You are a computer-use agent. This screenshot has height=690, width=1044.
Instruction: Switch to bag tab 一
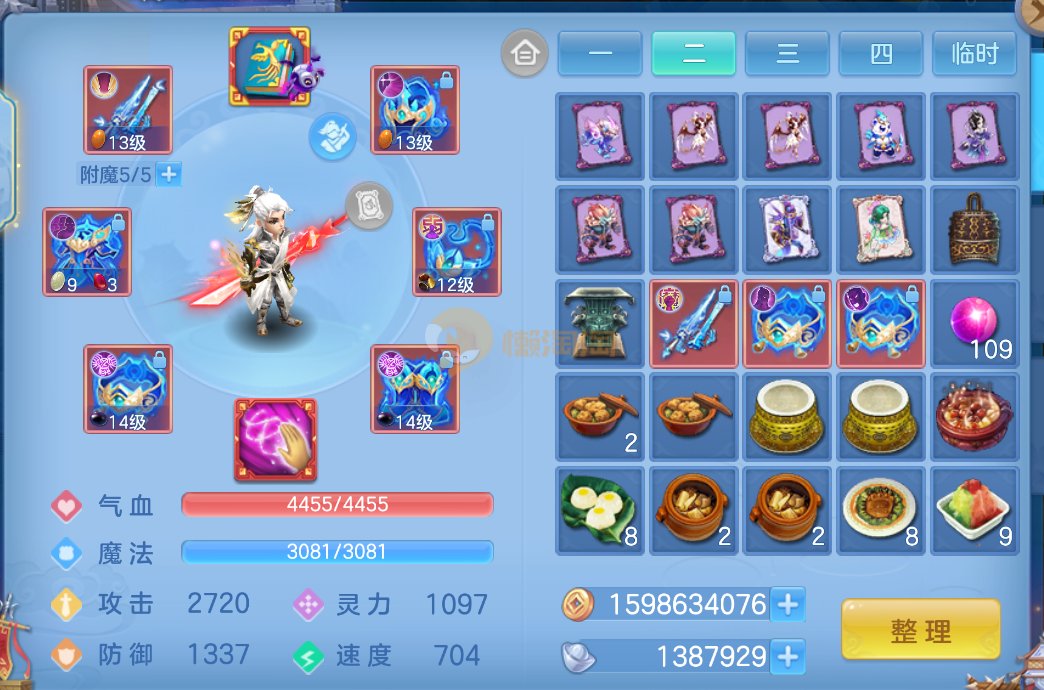pos(600,53)
